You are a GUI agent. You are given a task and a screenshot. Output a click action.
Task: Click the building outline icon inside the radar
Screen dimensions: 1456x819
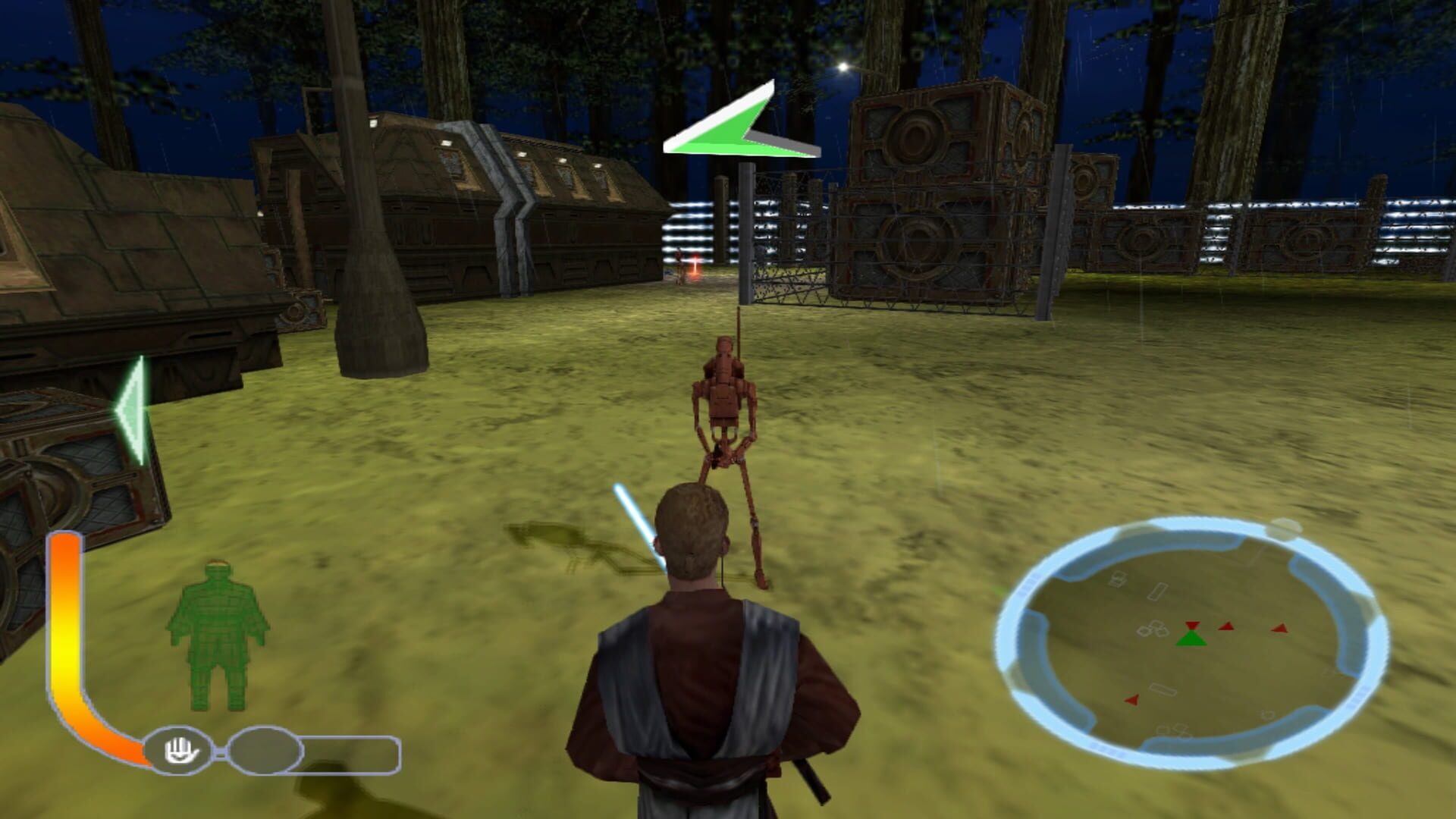pos(1159,591)
